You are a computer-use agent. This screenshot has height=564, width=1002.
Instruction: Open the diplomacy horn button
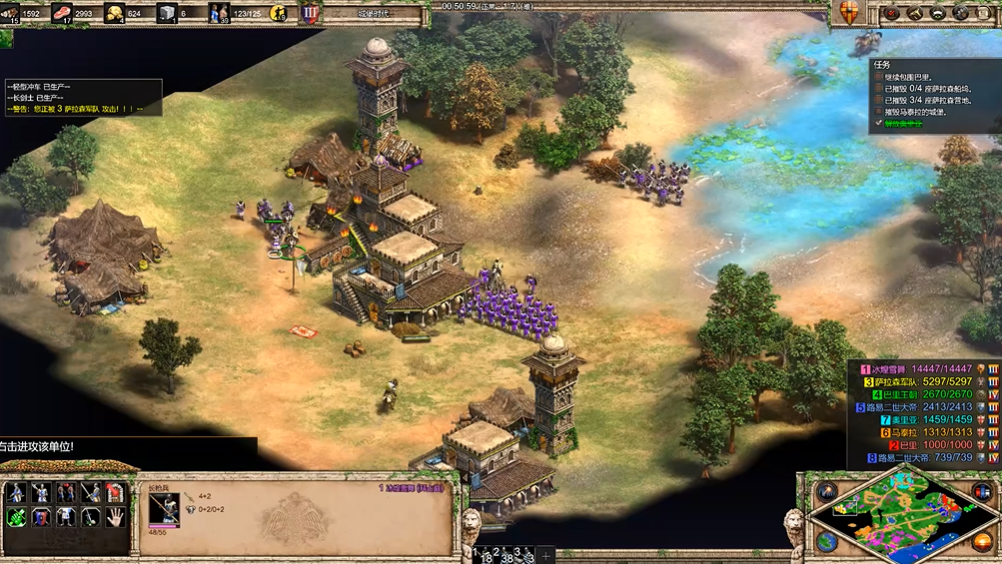914,13
